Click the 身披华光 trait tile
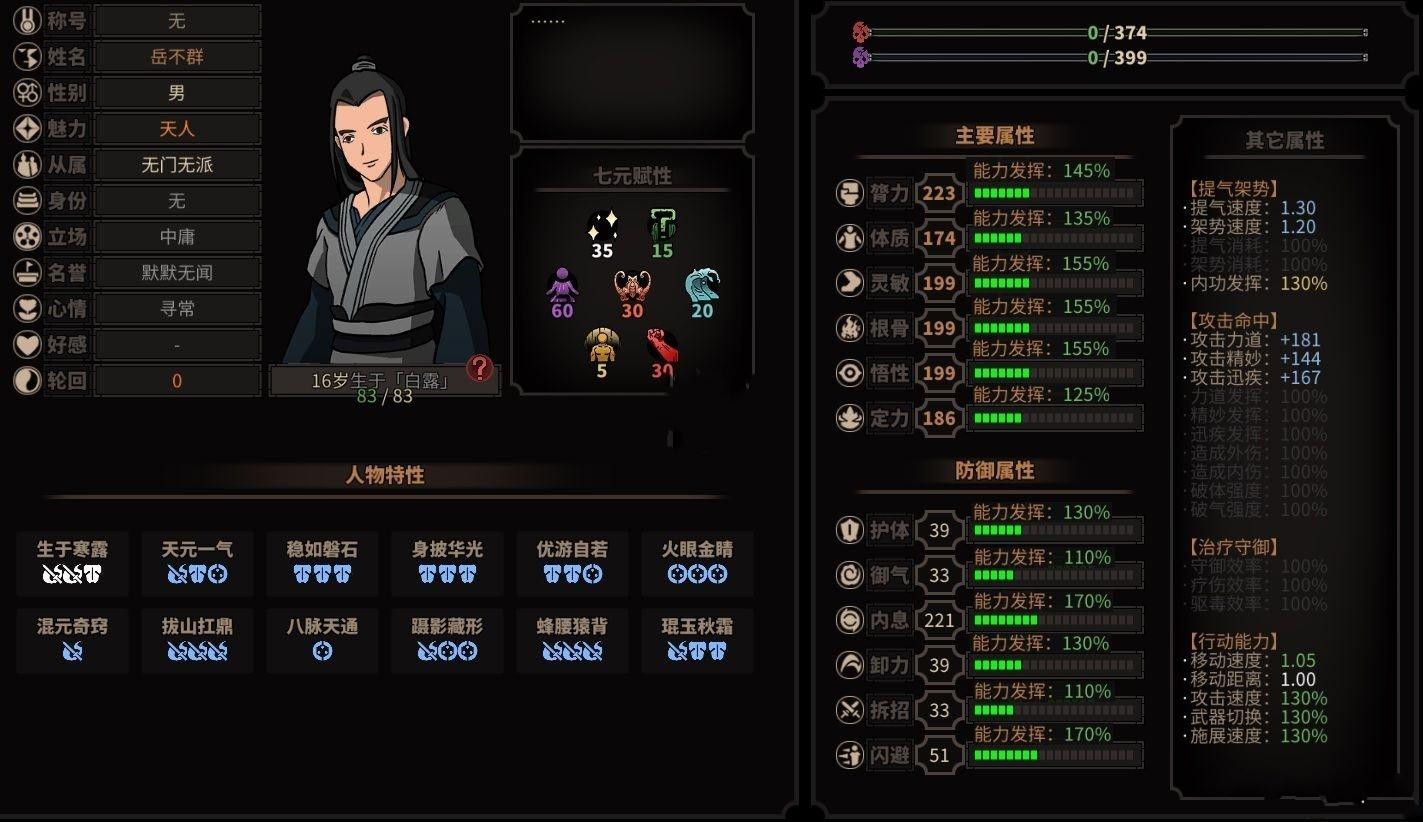 coord(447,562)
